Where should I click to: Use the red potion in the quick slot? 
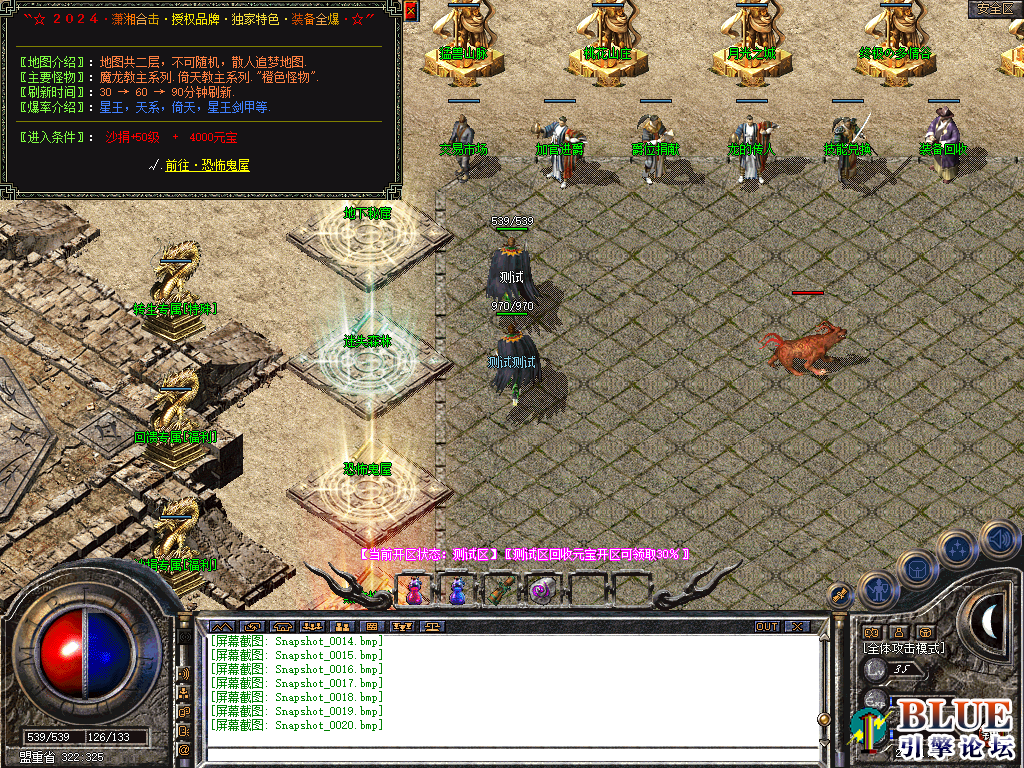point(413,592)
